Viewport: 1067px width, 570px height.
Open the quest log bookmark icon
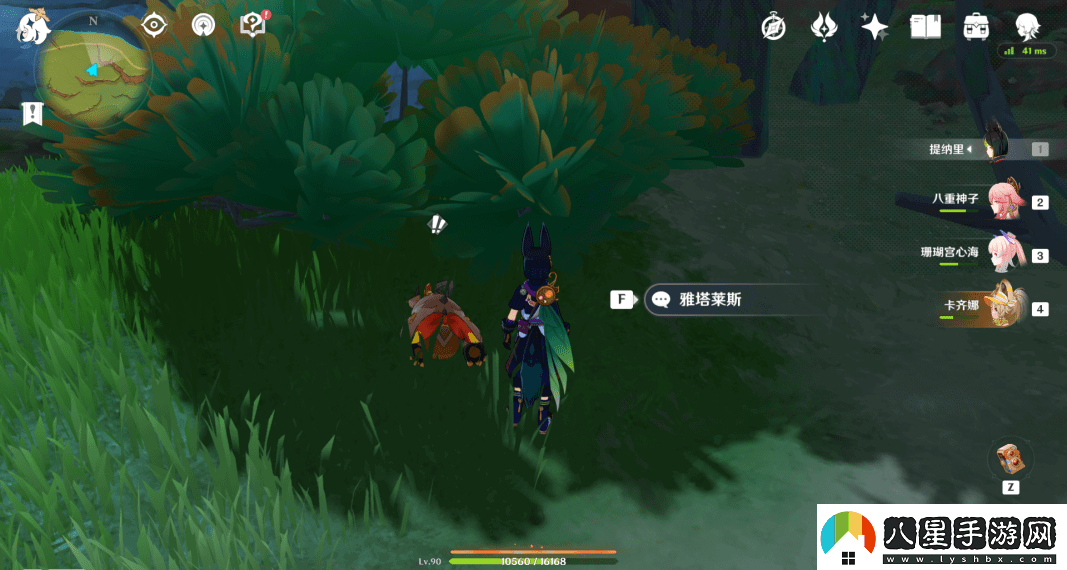point(33,113)
